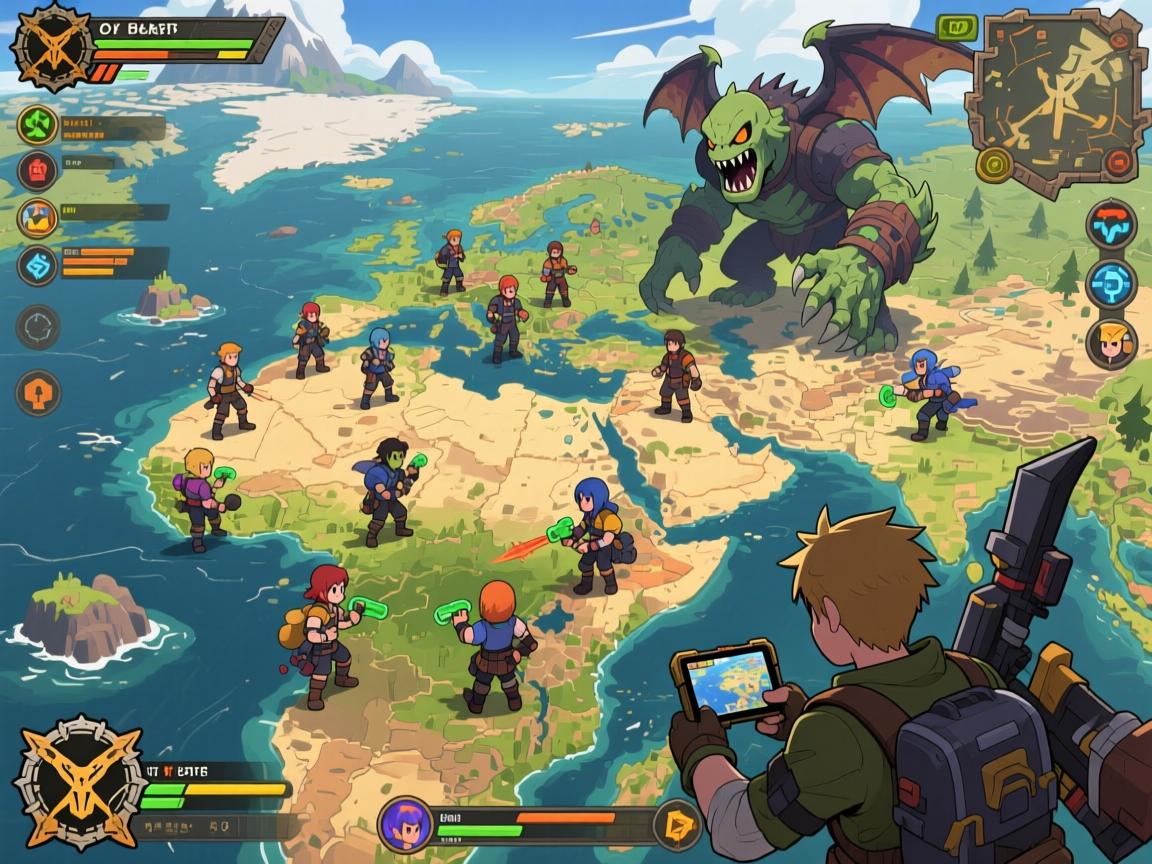
Task: Click the green button beside the minimap
Action: pyautogui.click(x=956, y=28)
